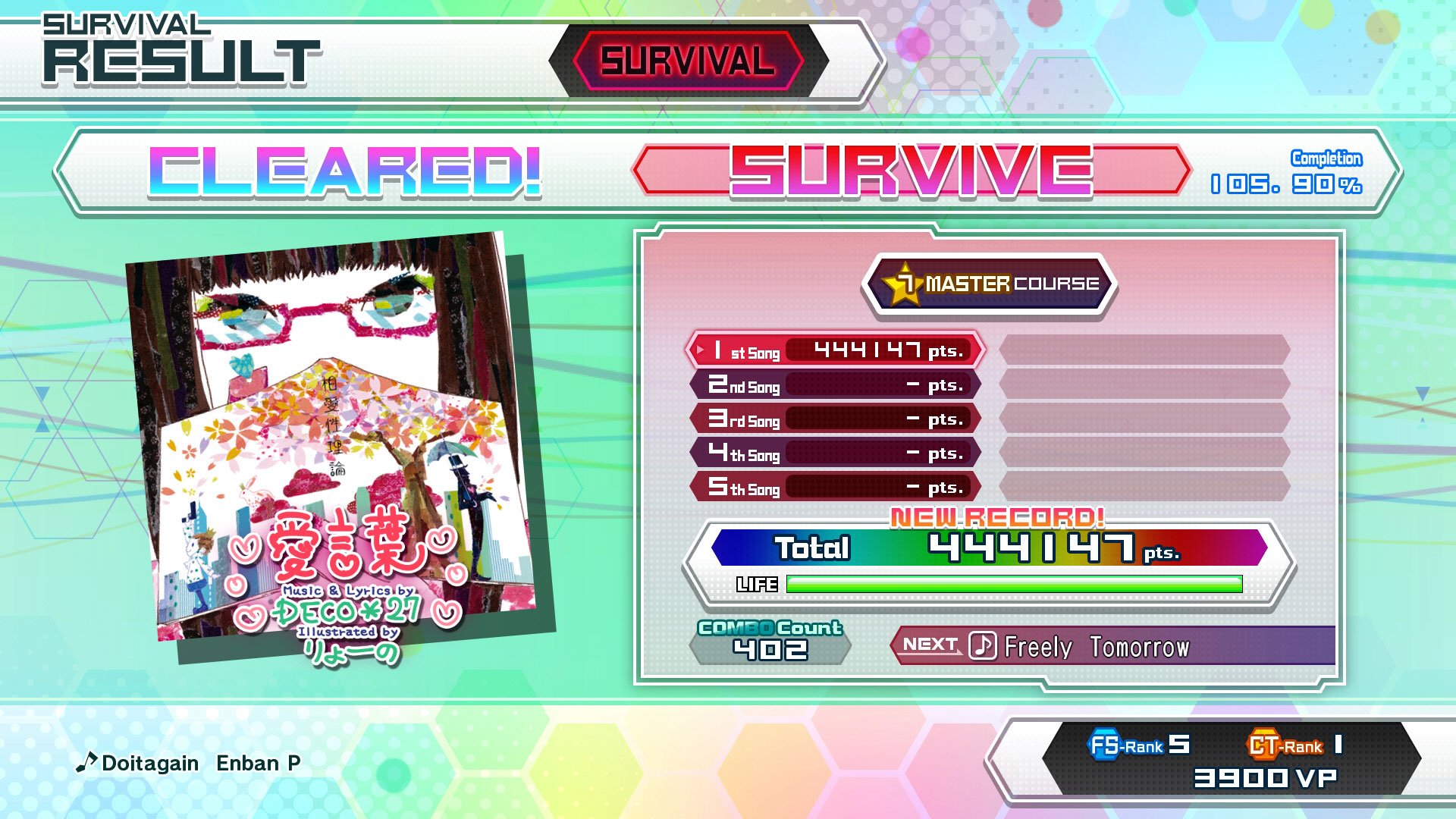Click the NEXT arrow banner
Screen dimensions: 1456x819
click(930, 645)
